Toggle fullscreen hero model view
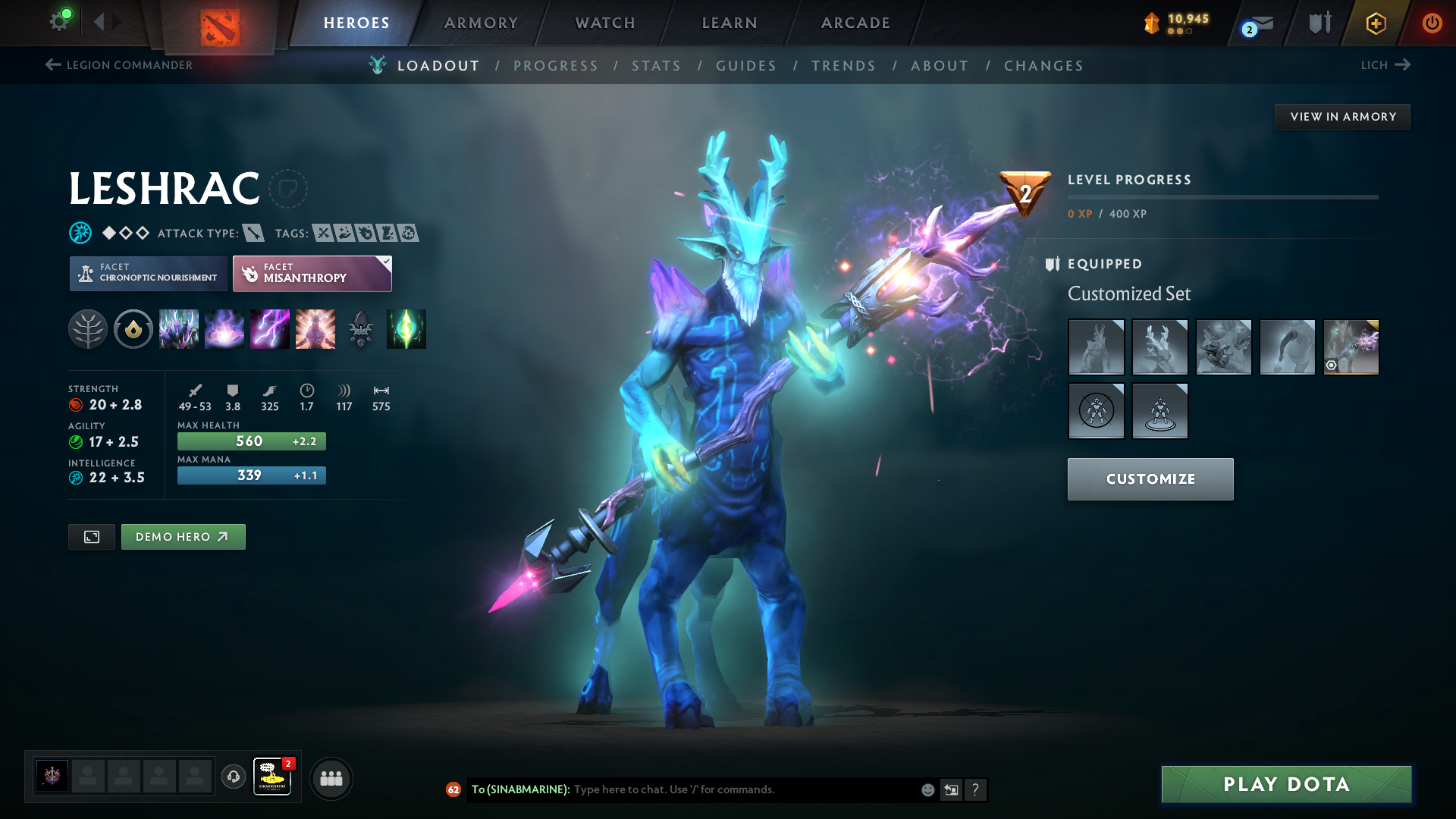 (92, 537)
